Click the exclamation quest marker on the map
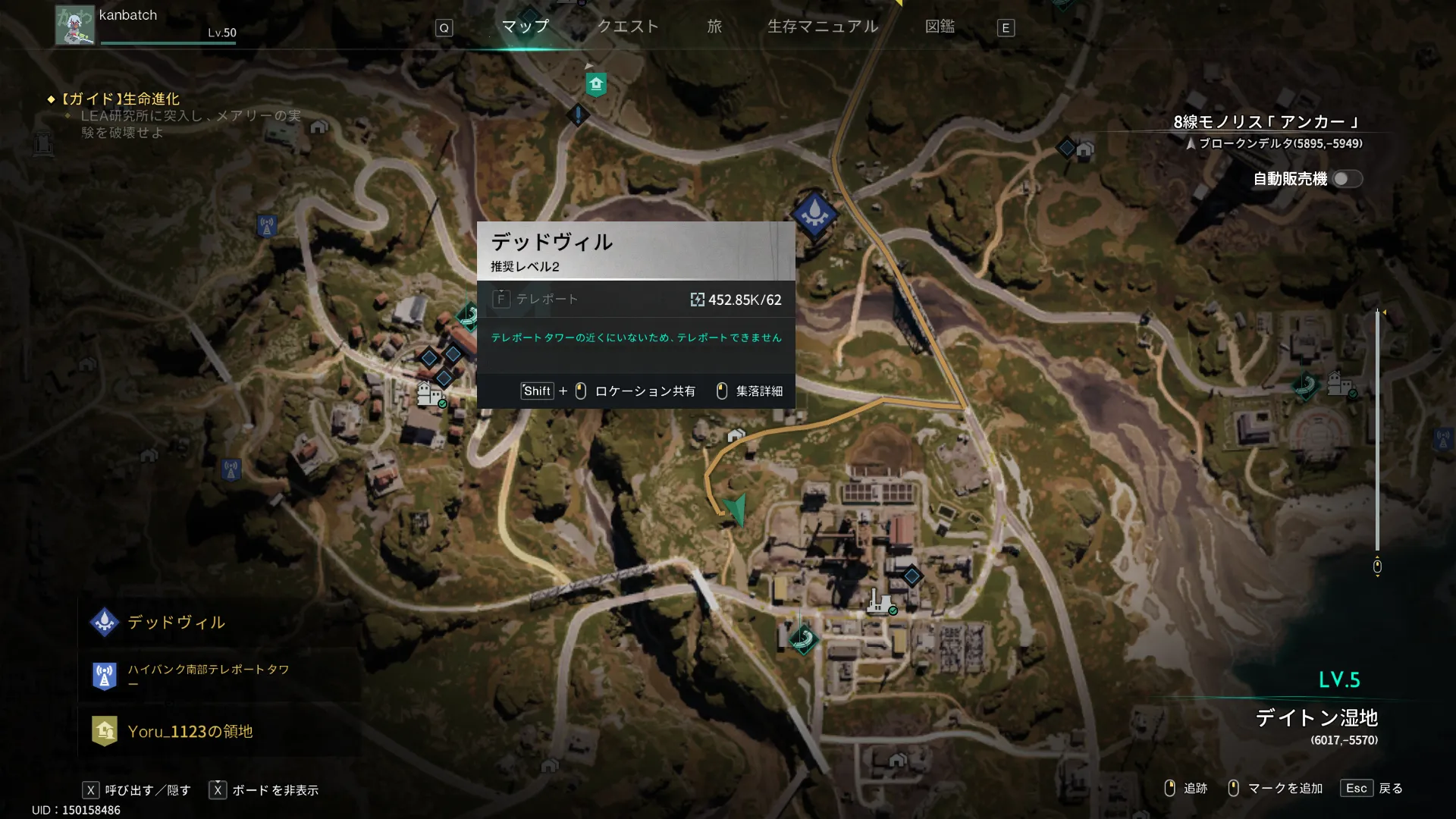 pos(578,115)
